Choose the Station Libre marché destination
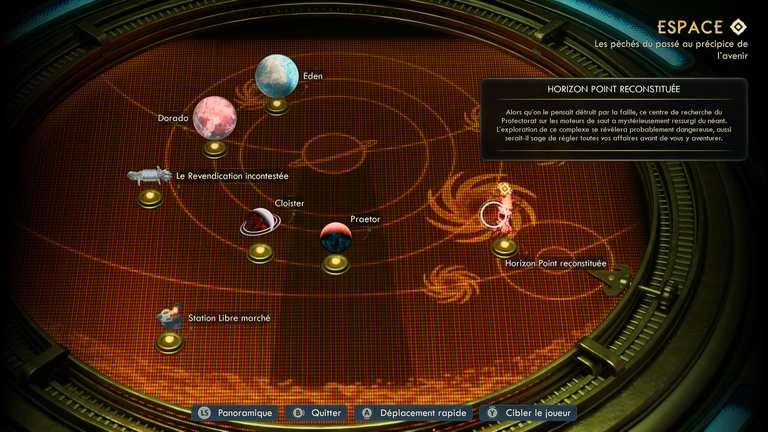The image size is (768, 432). coord(169,318)
